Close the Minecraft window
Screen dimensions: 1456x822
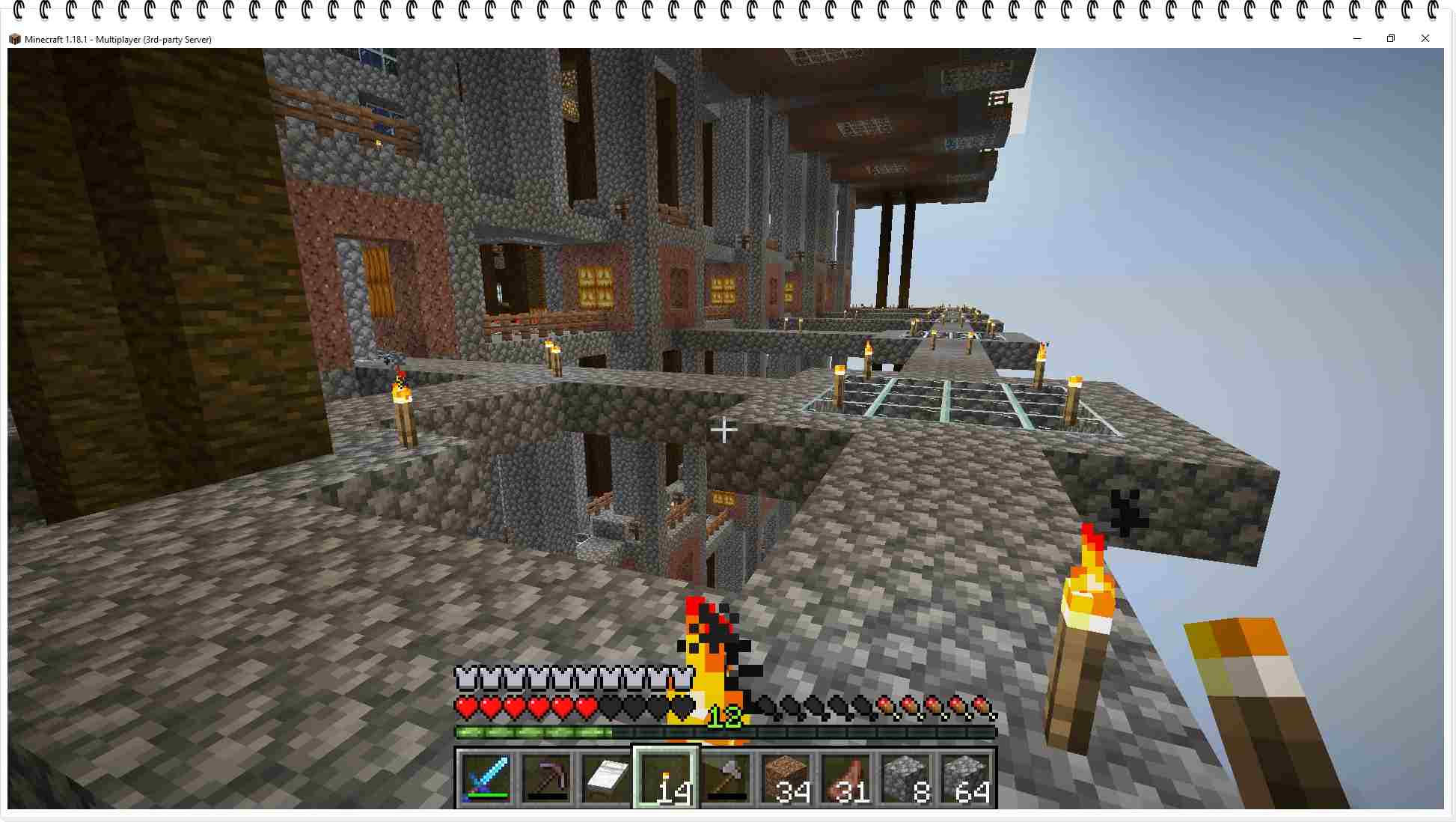1425,38
